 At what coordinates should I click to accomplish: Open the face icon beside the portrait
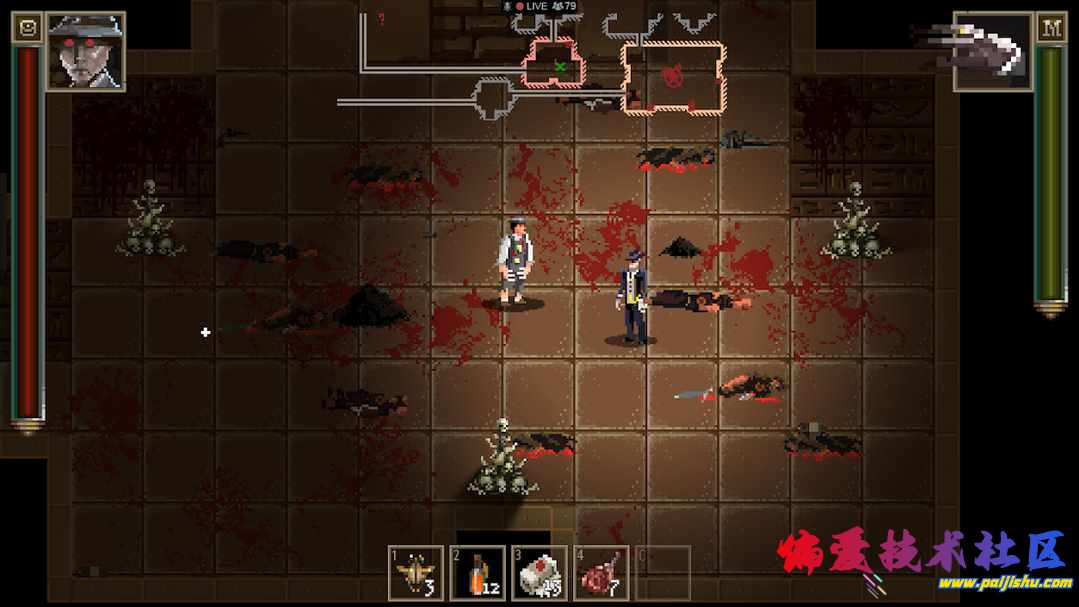[x=27, y=28]
